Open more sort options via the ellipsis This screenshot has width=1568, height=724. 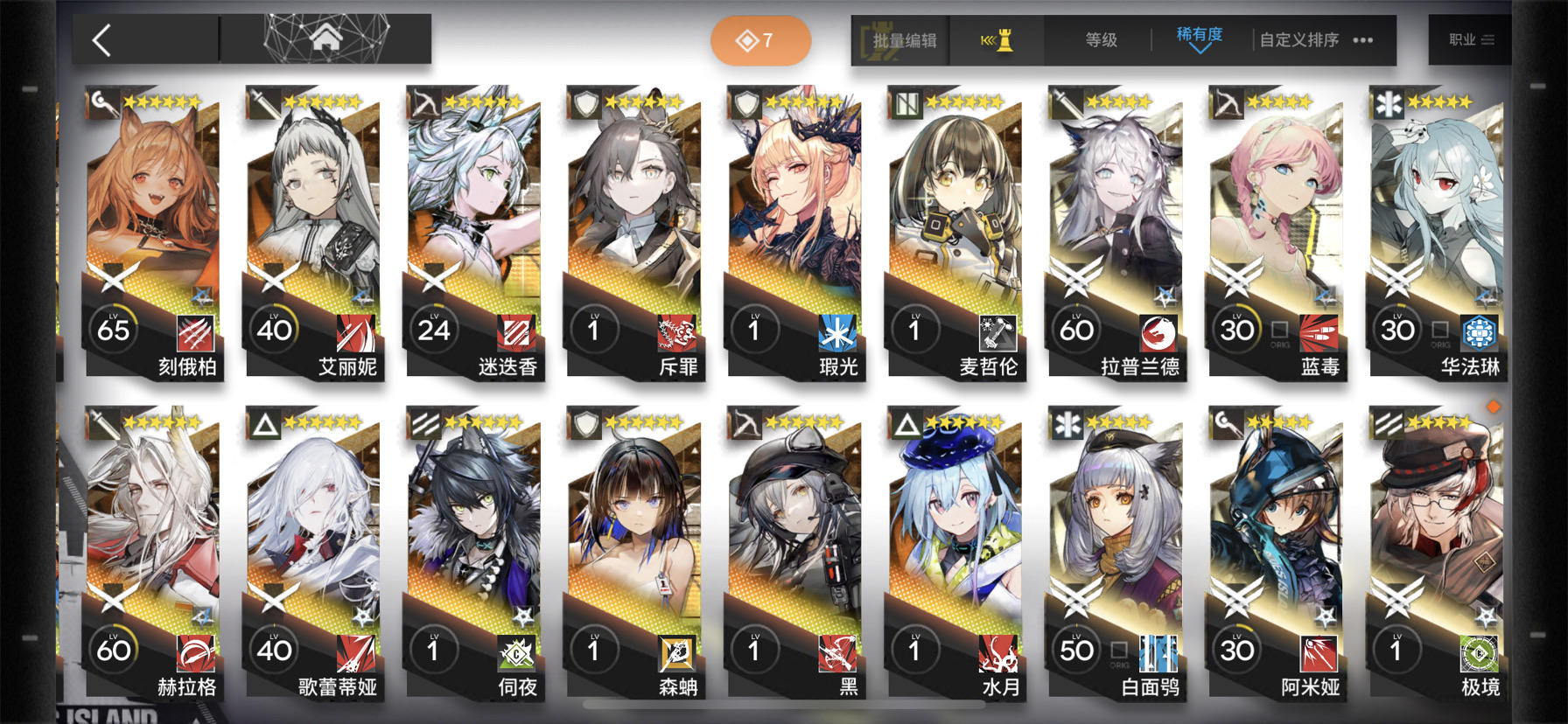click(1362, 39)
